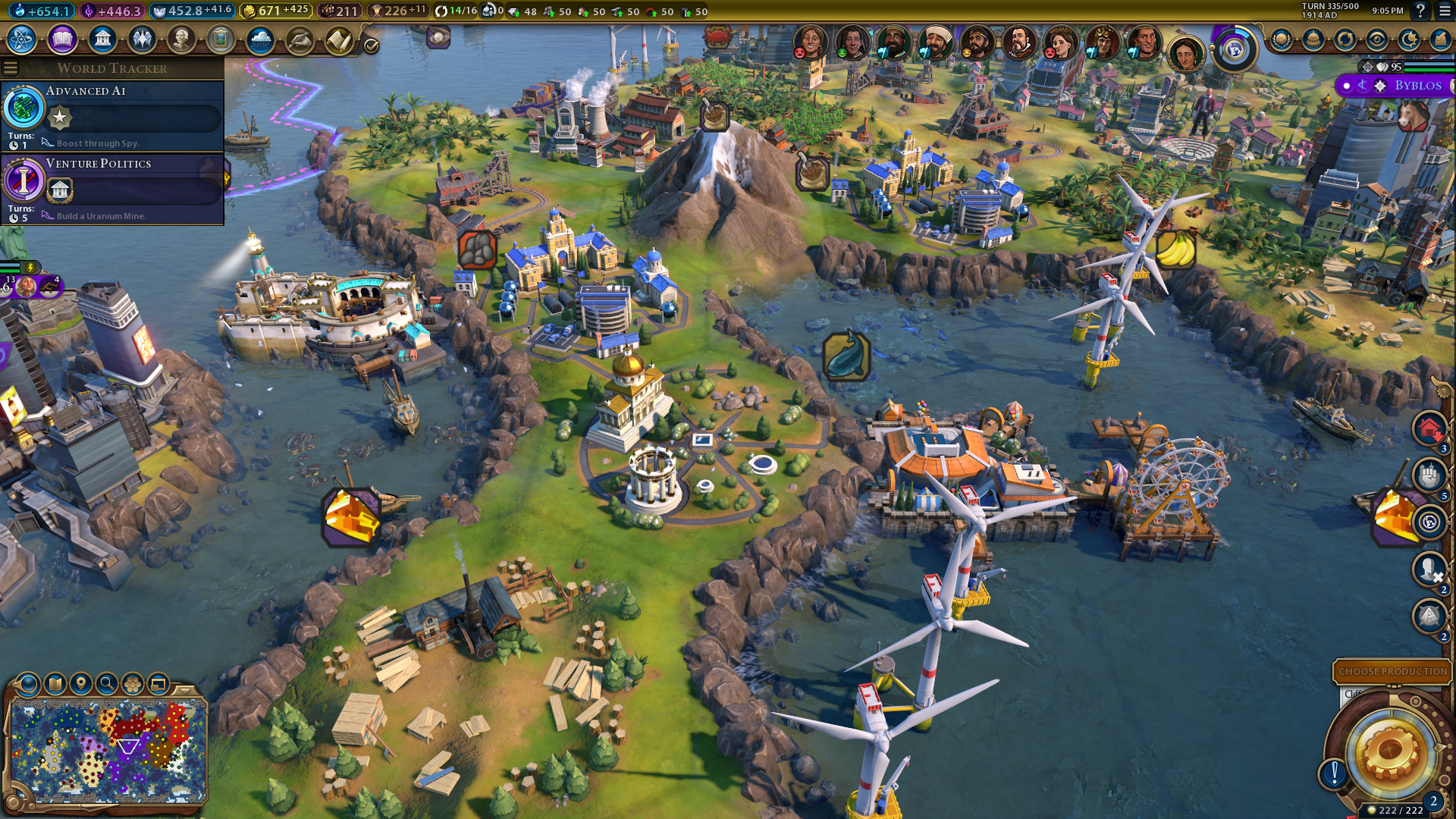Open the World Congress dome icon
Viewport: 1456px width, 819px height.
[1313, 39]
